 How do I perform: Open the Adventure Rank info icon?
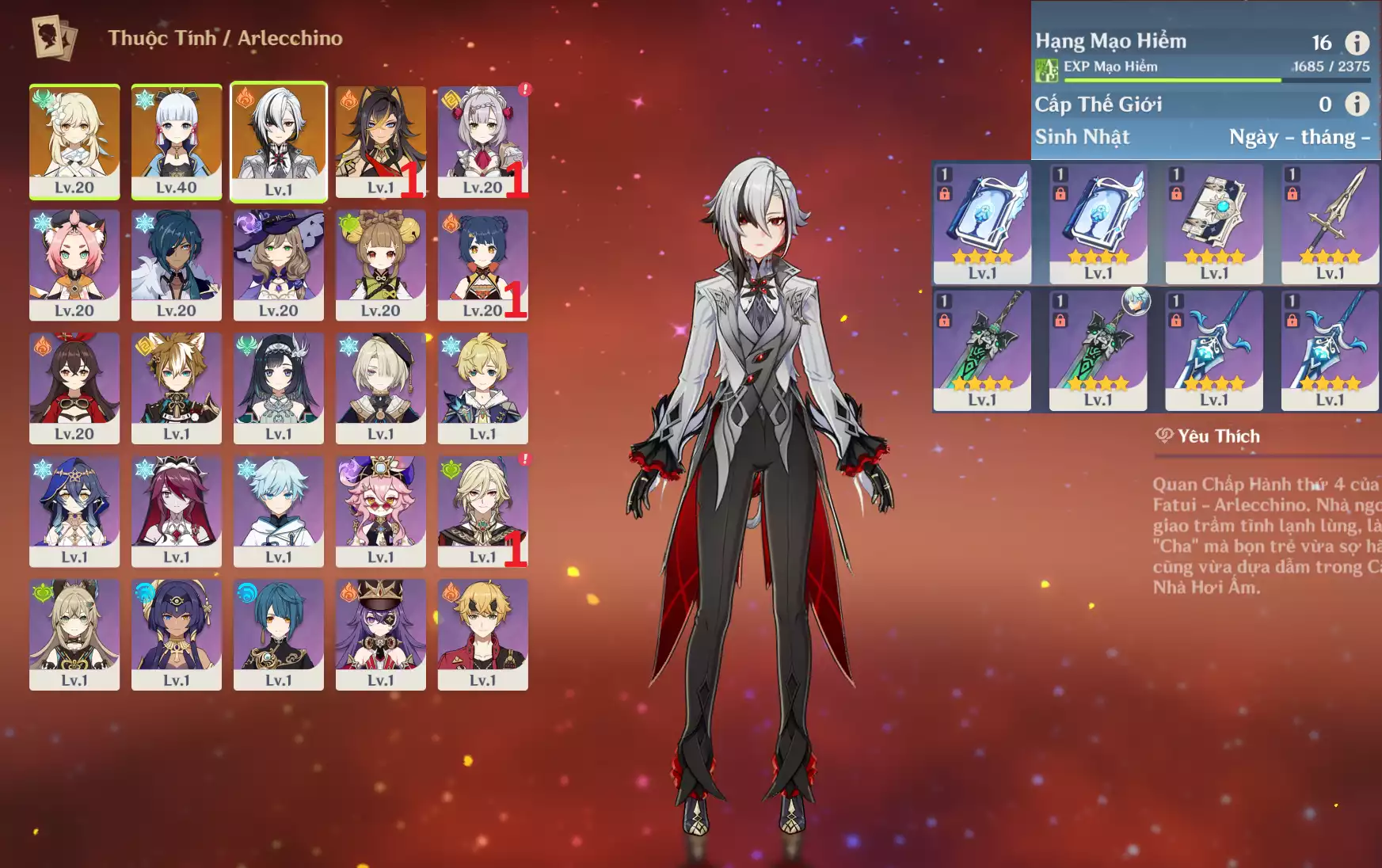point(1357,43)
